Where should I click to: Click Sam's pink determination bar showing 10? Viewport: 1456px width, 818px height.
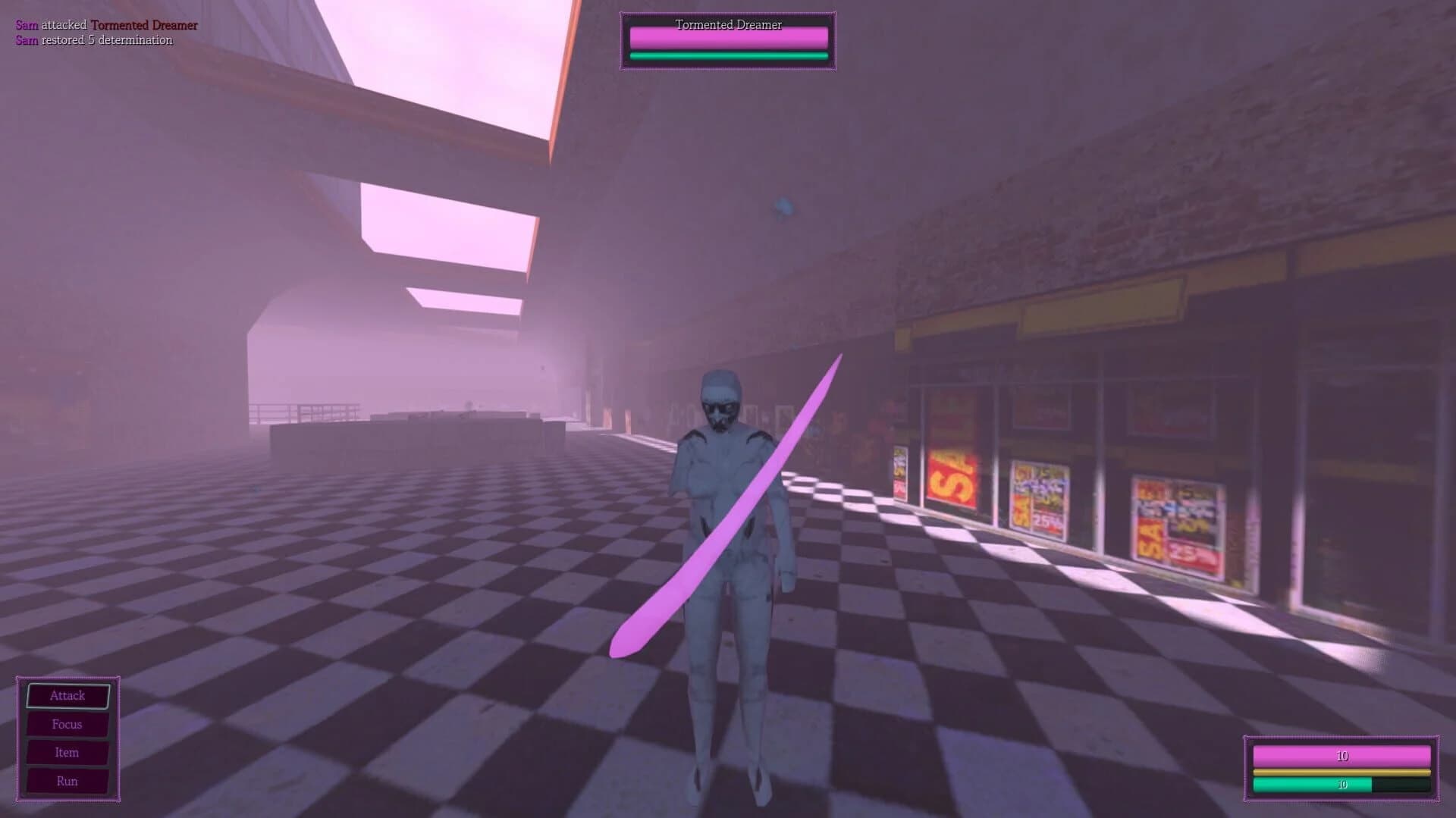point(1341,756)
